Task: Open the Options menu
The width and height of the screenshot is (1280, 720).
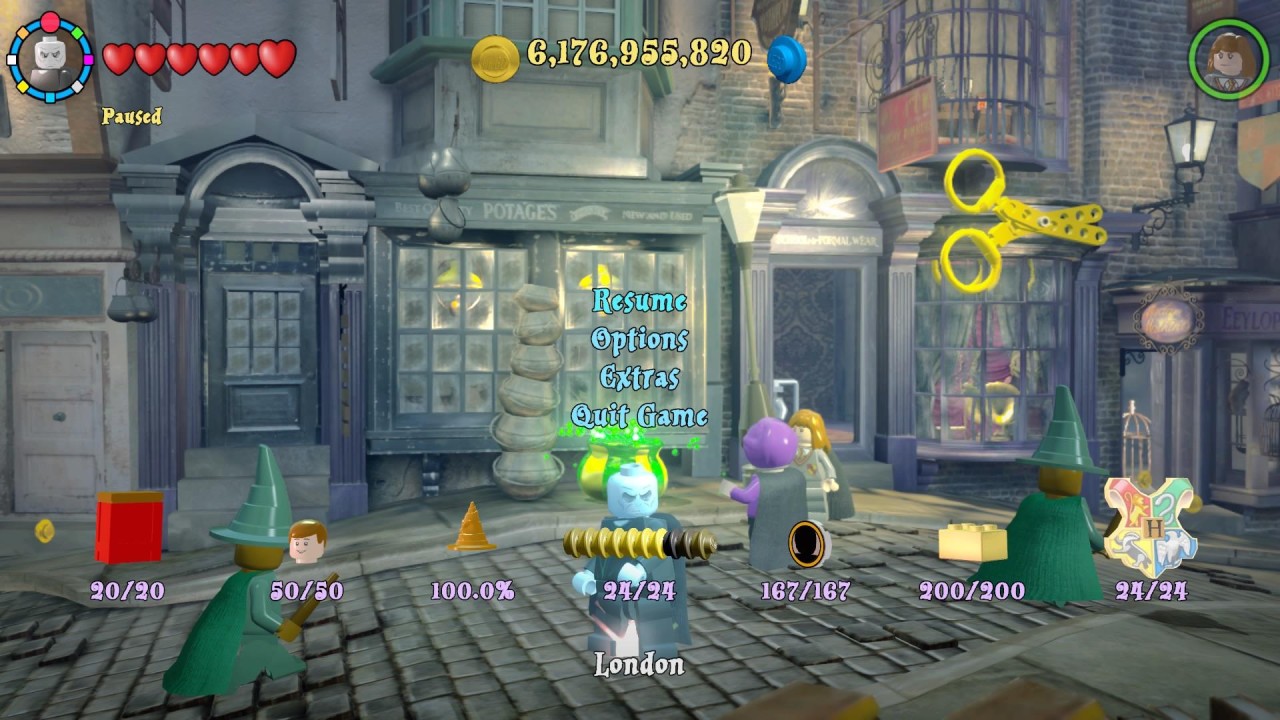Action: pos(639,340)
